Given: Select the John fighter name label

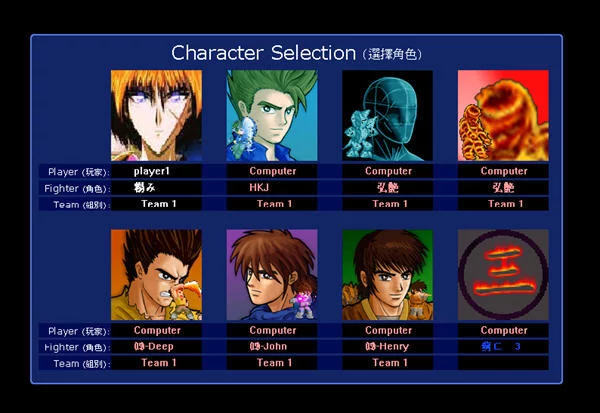Looking at the screenshot, I should pos(272,346).
